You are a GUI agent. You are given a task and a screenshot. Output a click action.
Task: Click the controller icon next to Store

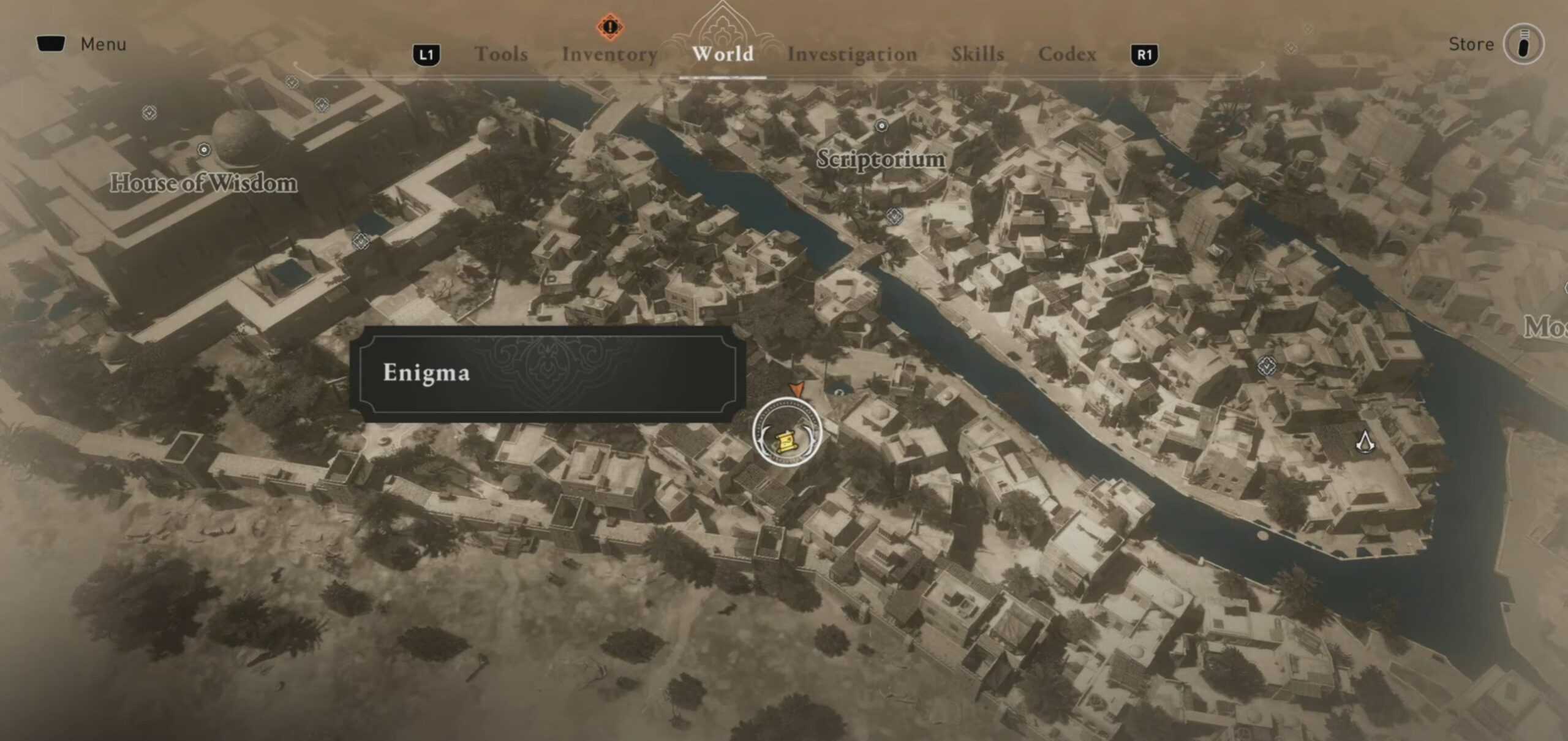(1523, 43)
